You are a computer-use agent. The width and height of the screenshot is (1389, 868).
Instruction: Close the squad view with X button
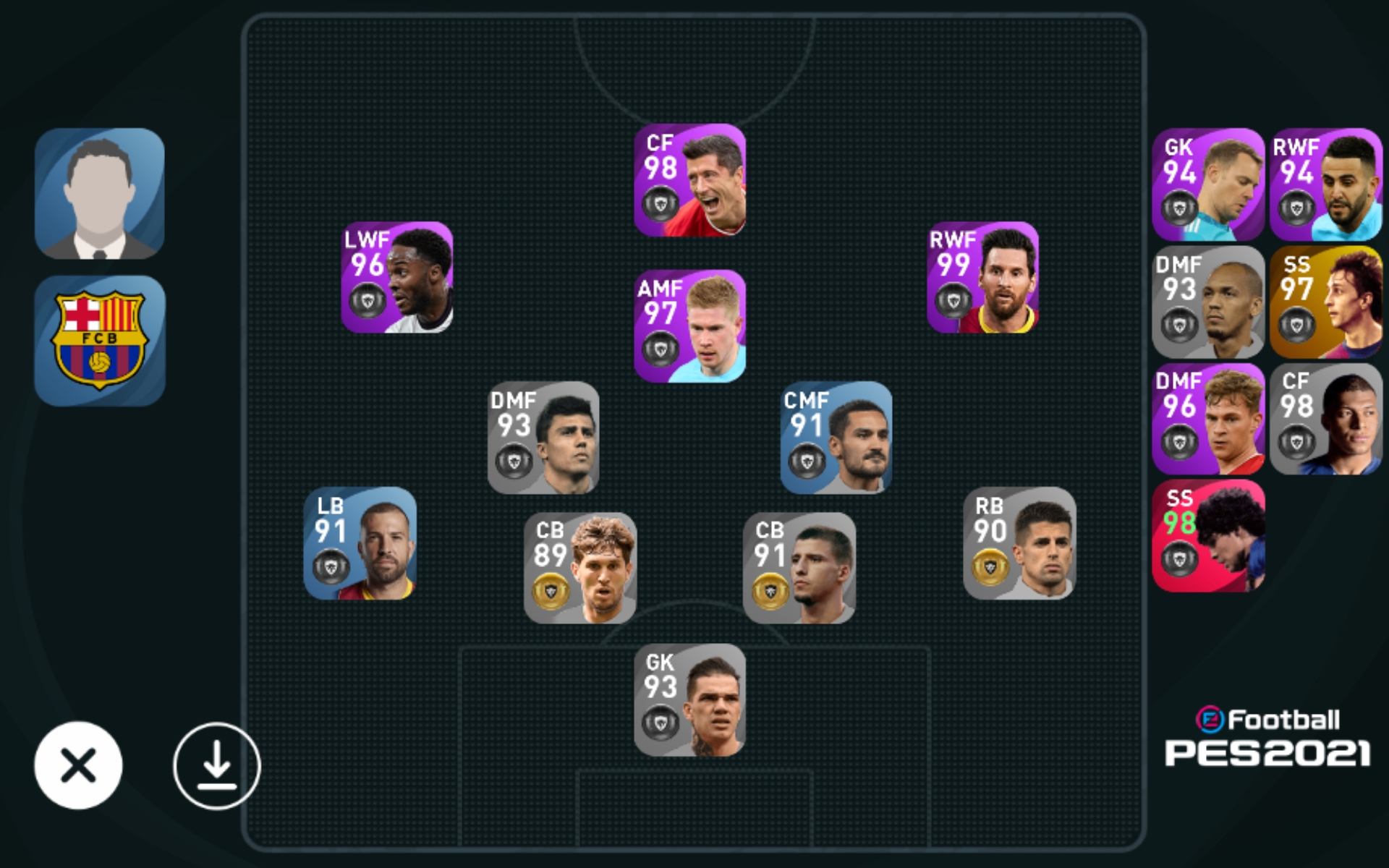[78, 765]
